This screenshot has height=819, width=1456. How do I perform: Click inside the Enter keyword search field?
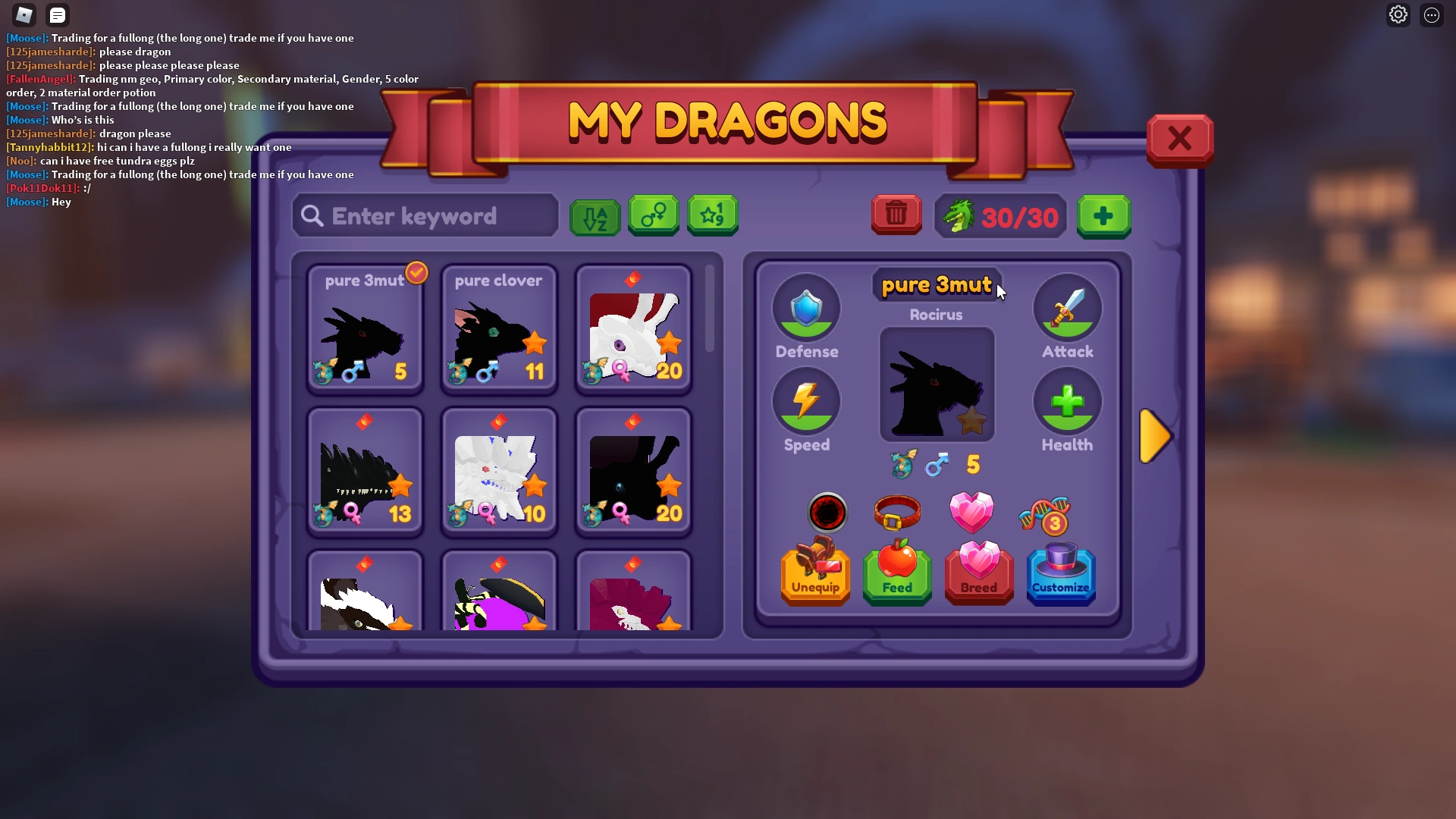coord(425,216)
